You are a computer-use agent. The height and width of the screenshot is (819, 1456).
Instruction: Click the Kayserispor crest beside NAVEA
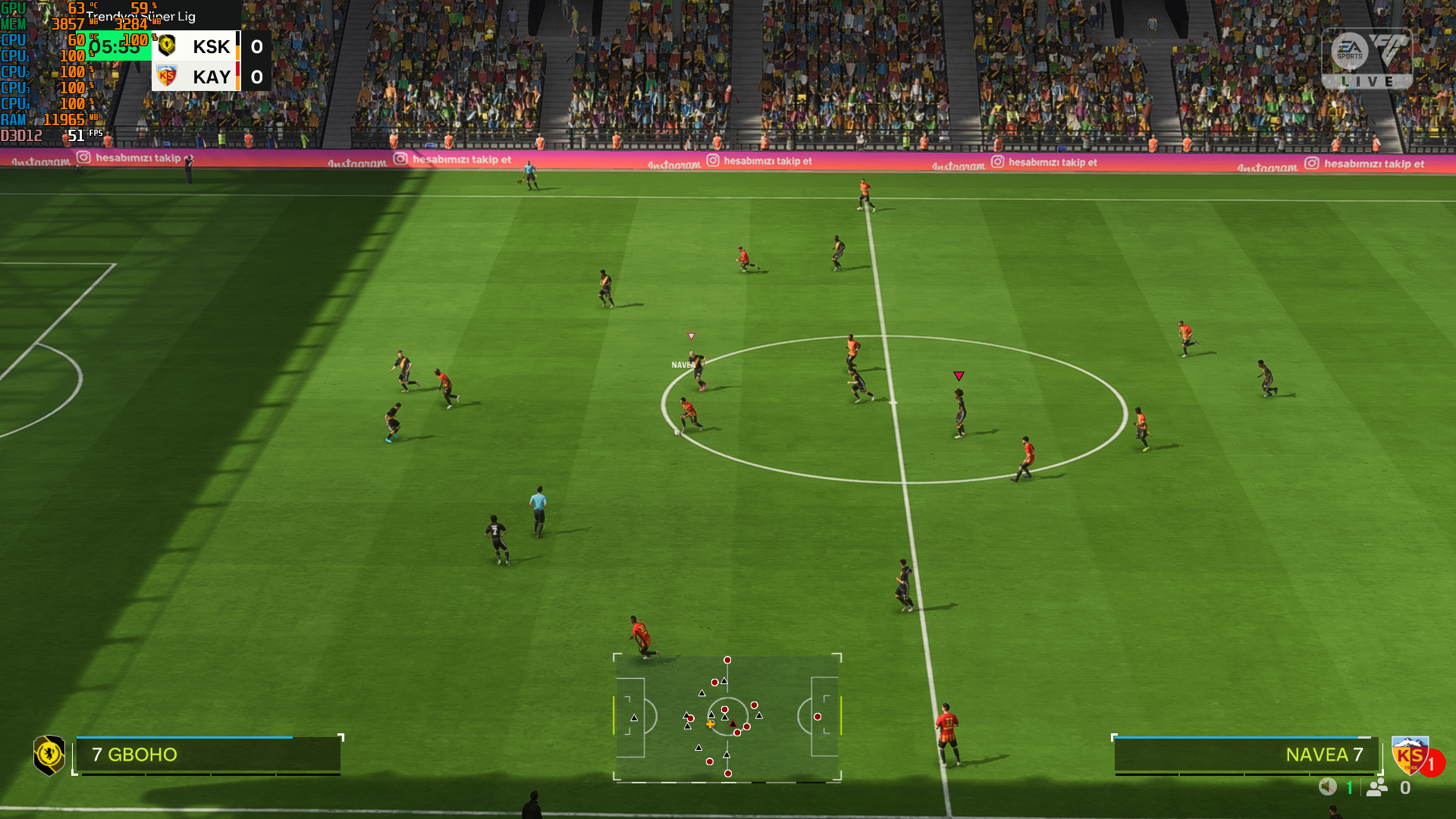[1408, 755]
